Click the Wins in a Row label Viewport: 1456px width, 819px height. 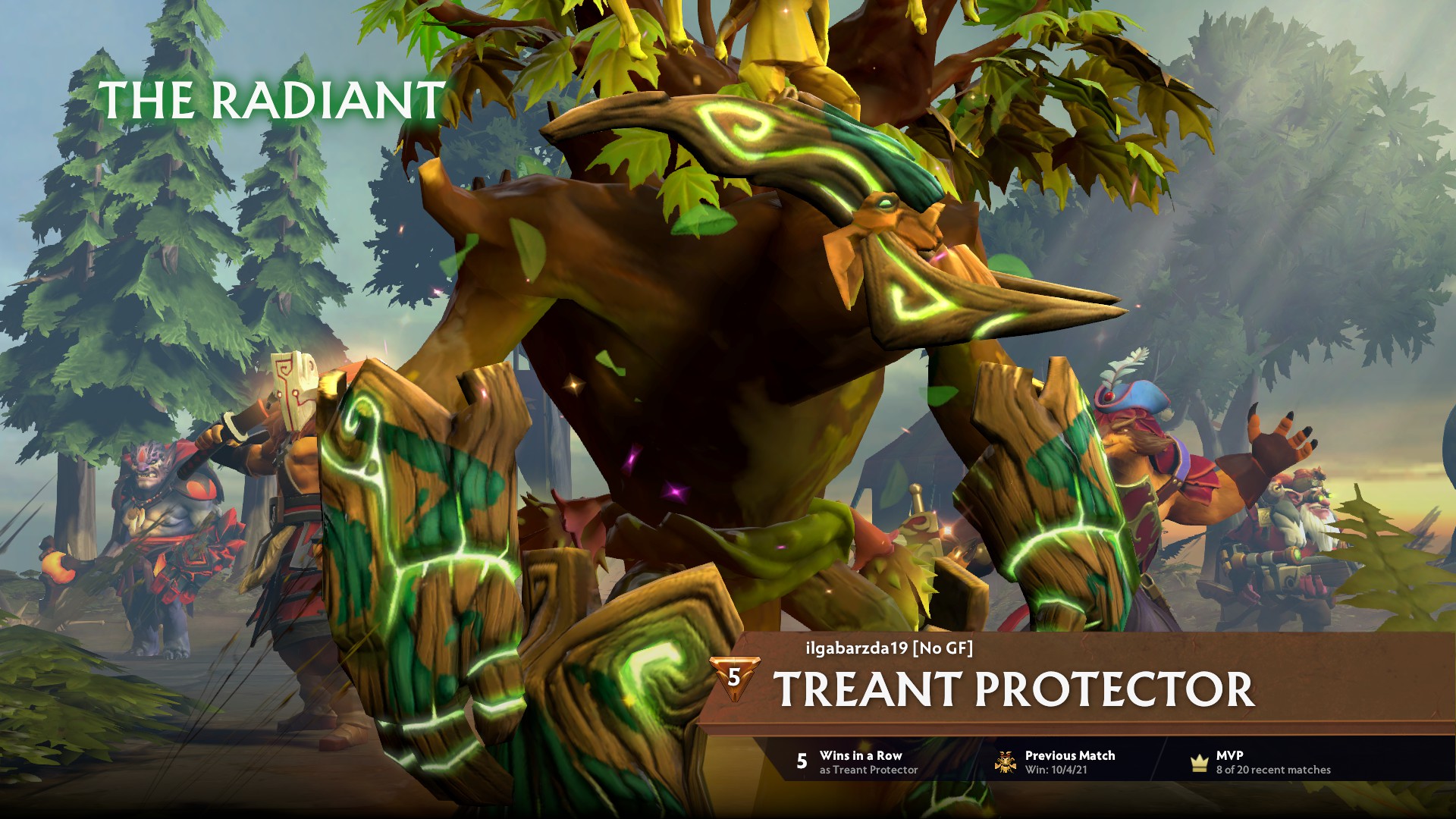[x=861, y=755]
